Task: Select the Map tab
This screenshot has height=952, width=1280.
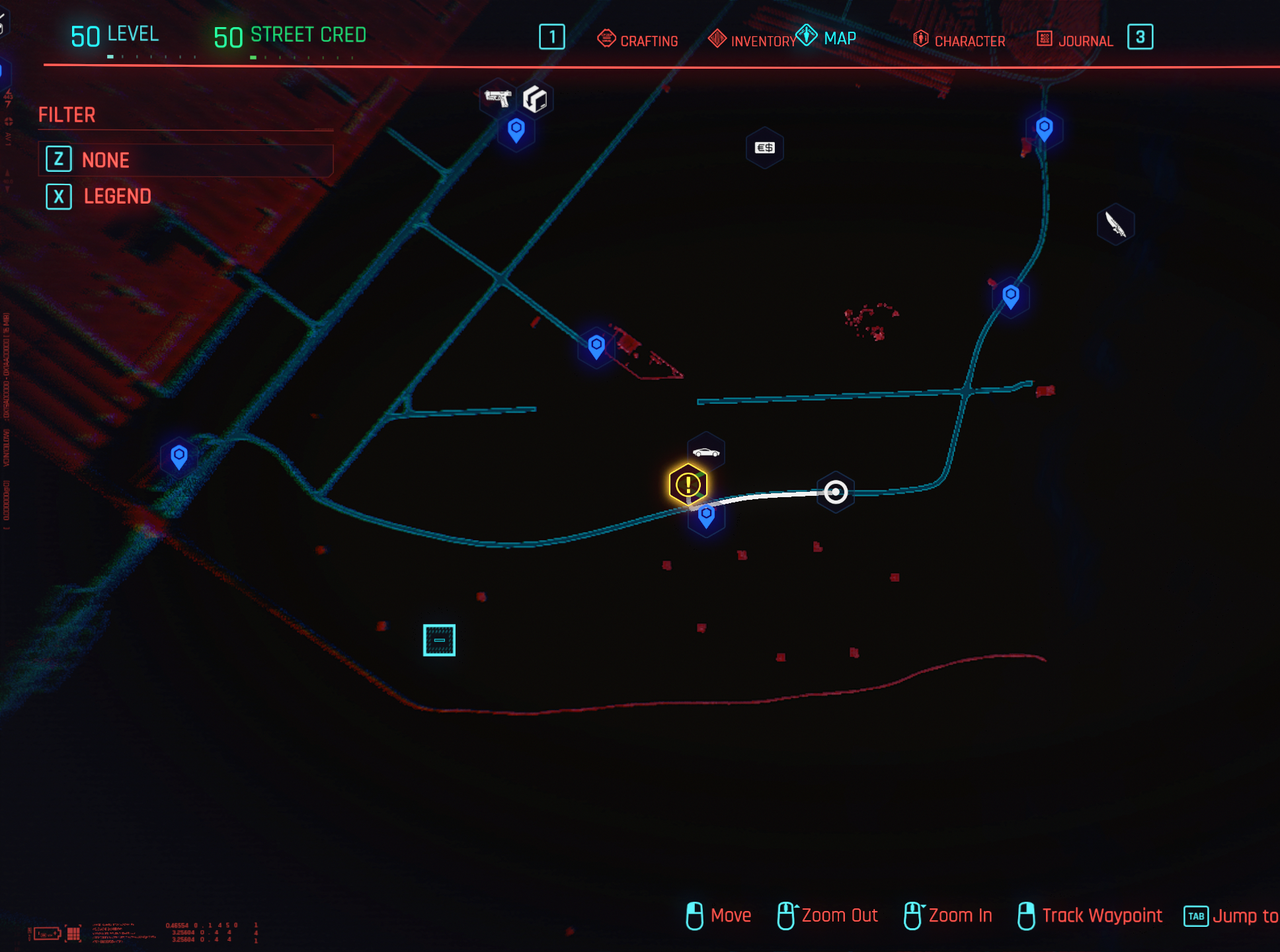Action: (x=827, y=38)
